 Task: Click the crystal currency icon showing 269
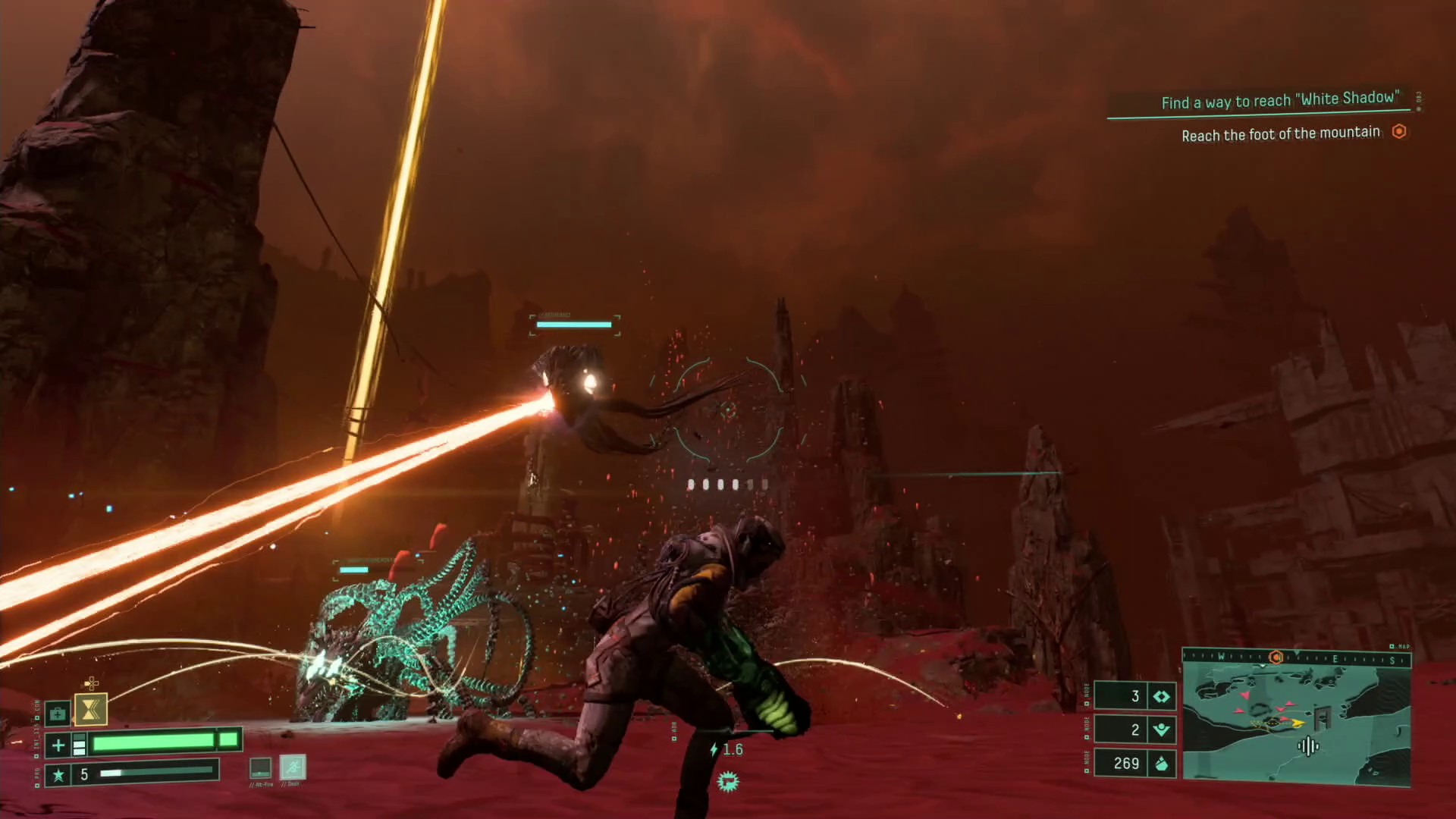(1161, 763)
